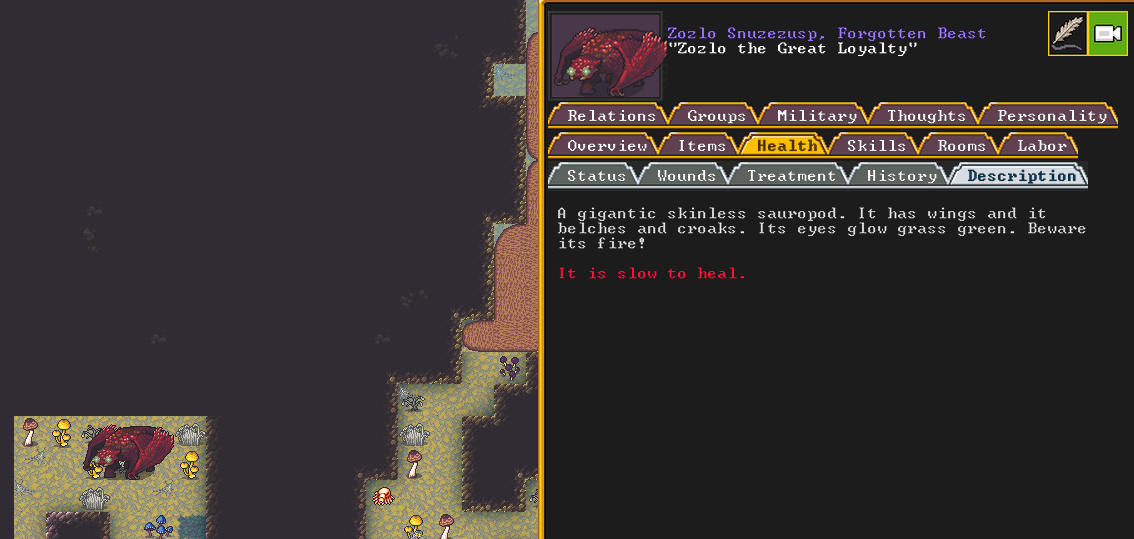Select the Treatment subtab
Viewport: 1134px width, 539px height.
pyautogui.click(x=791, y=176)
